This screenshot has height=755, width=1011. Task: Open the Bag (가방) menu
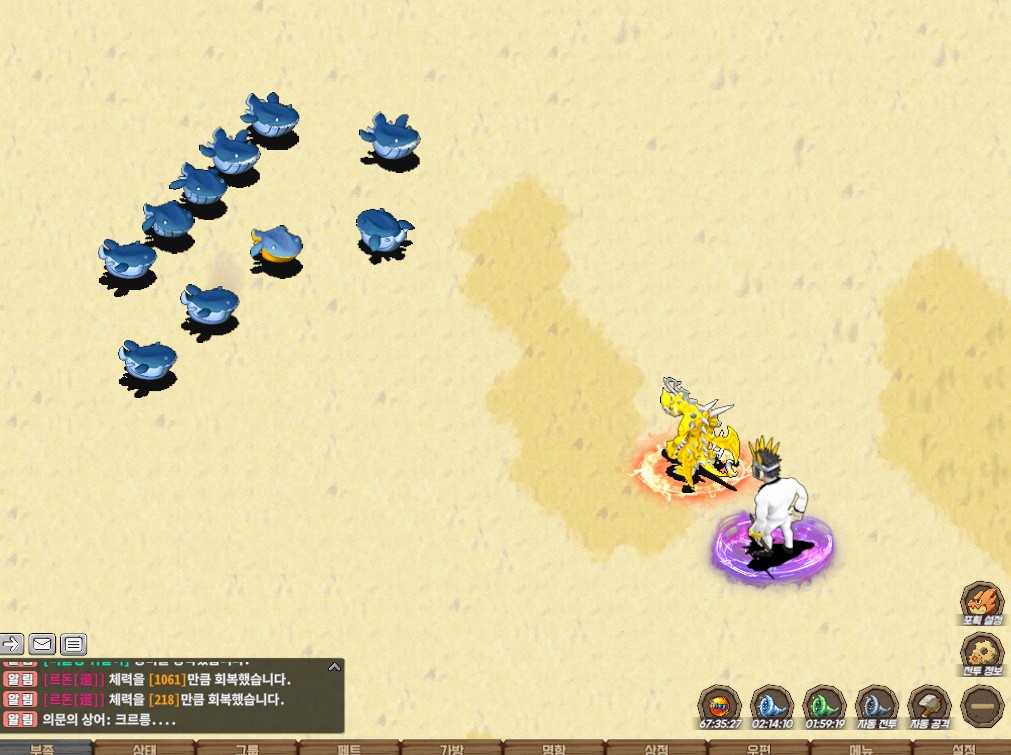tap(452, 748)
